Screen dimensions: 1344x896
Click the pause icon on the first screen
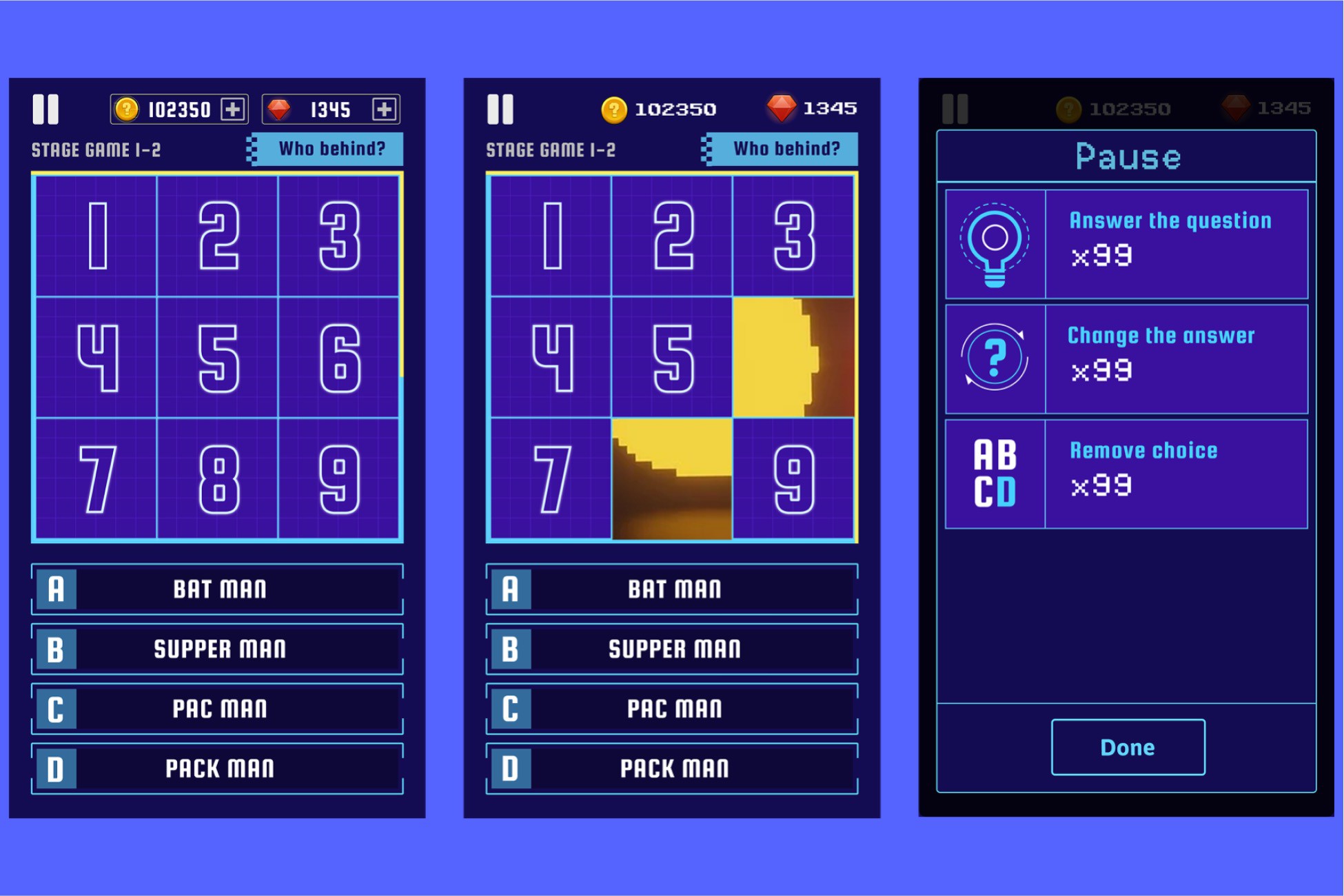tap(45, 108)
